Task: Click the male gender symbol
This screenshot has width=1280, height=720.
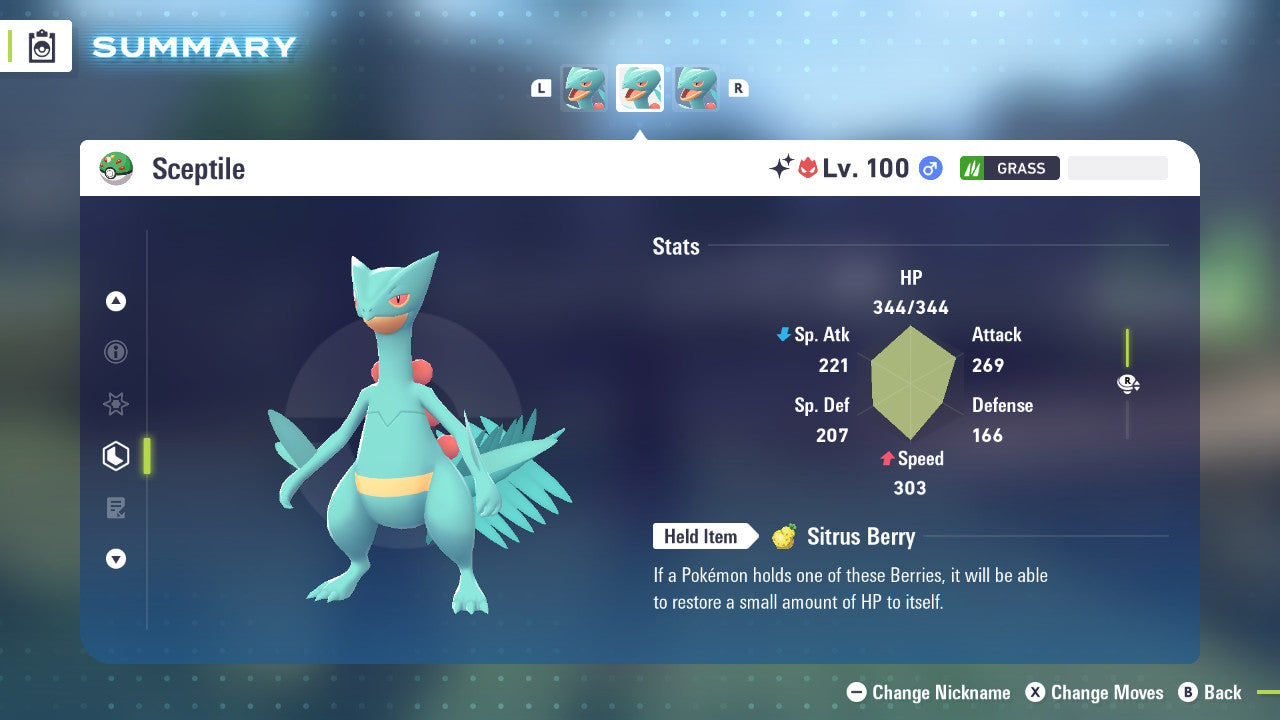Action: tap(930, 168)
